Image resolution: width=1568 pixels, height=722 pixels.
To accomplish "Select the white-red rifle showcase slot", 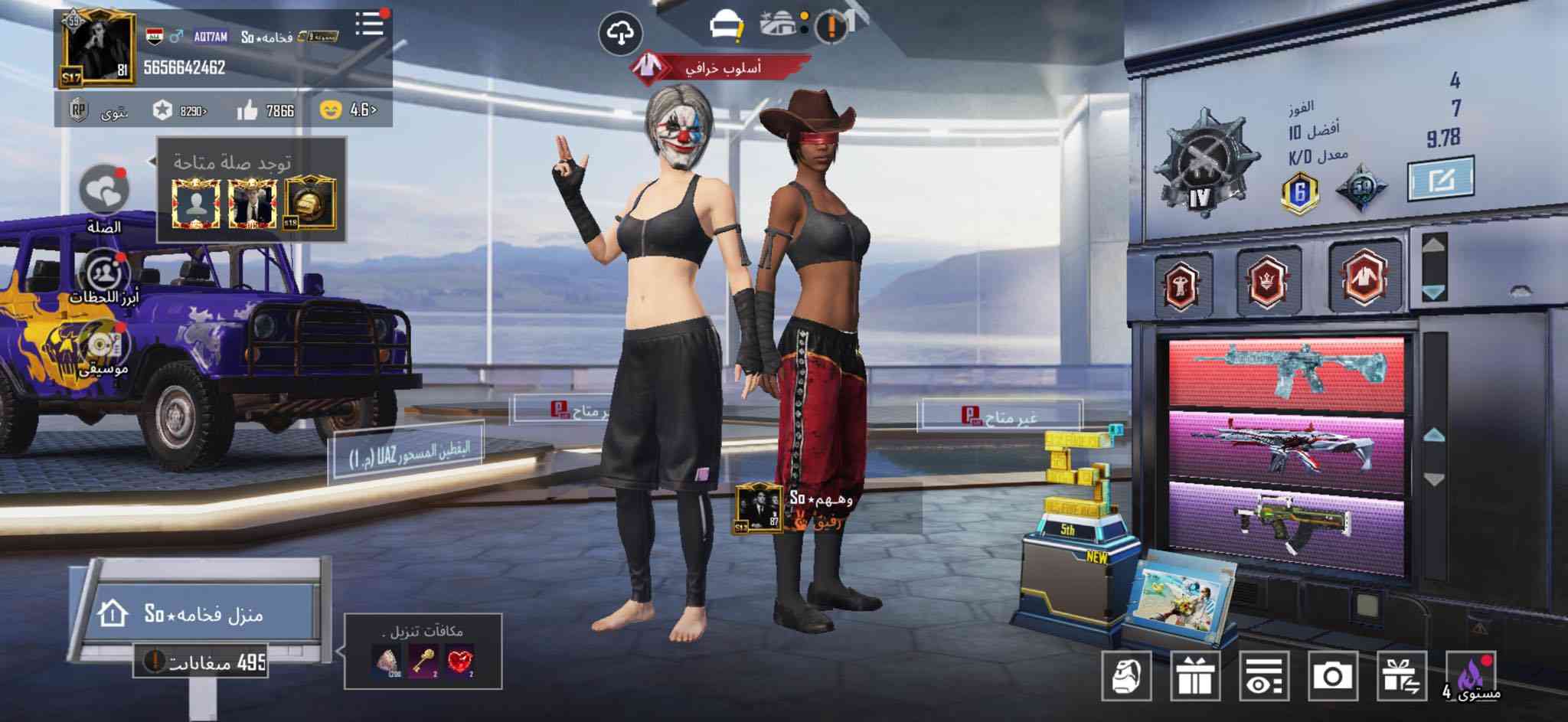I will [x=1286, y=446].
